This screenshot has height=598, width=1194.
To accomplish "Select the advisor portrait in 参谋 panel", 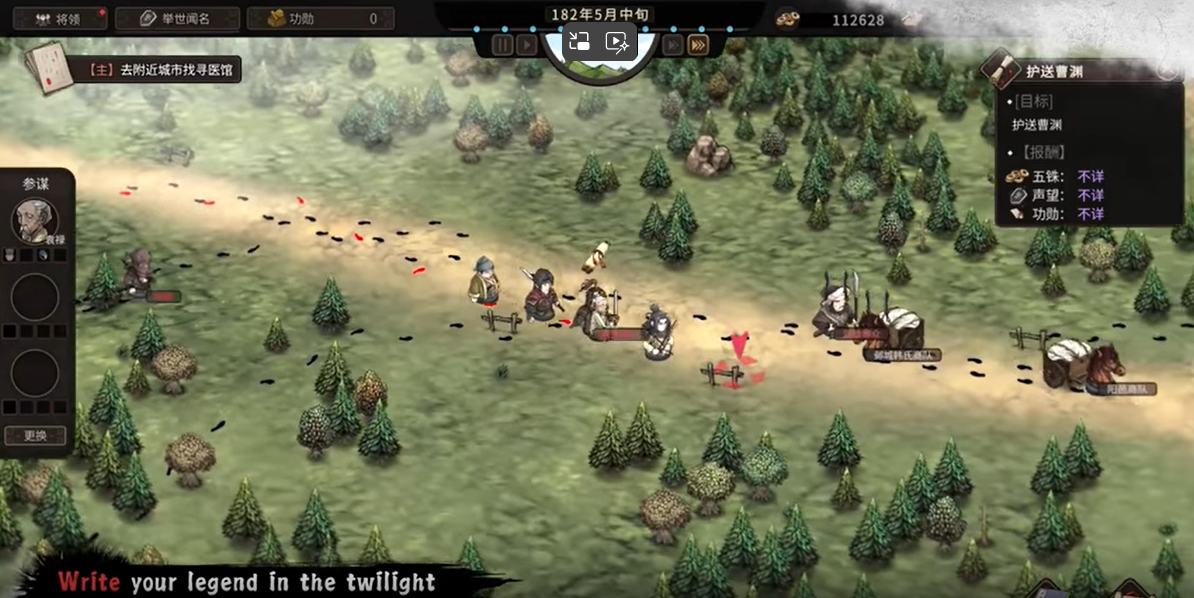I will point(34,220).
